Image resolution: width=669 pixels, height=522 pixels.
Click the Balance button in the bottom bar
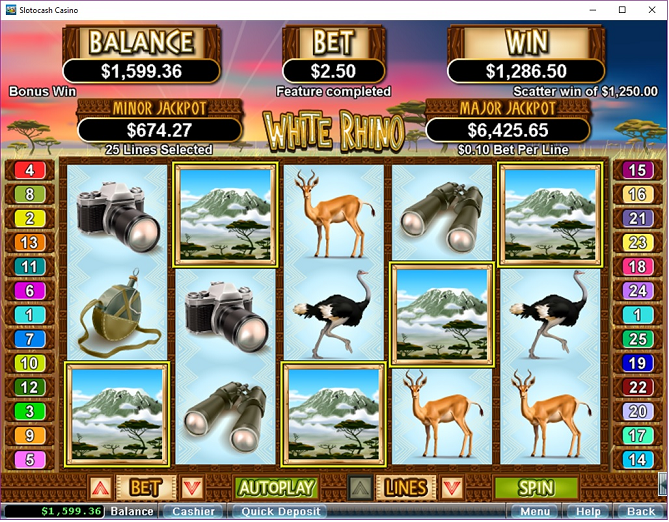[x=131, y=512]
